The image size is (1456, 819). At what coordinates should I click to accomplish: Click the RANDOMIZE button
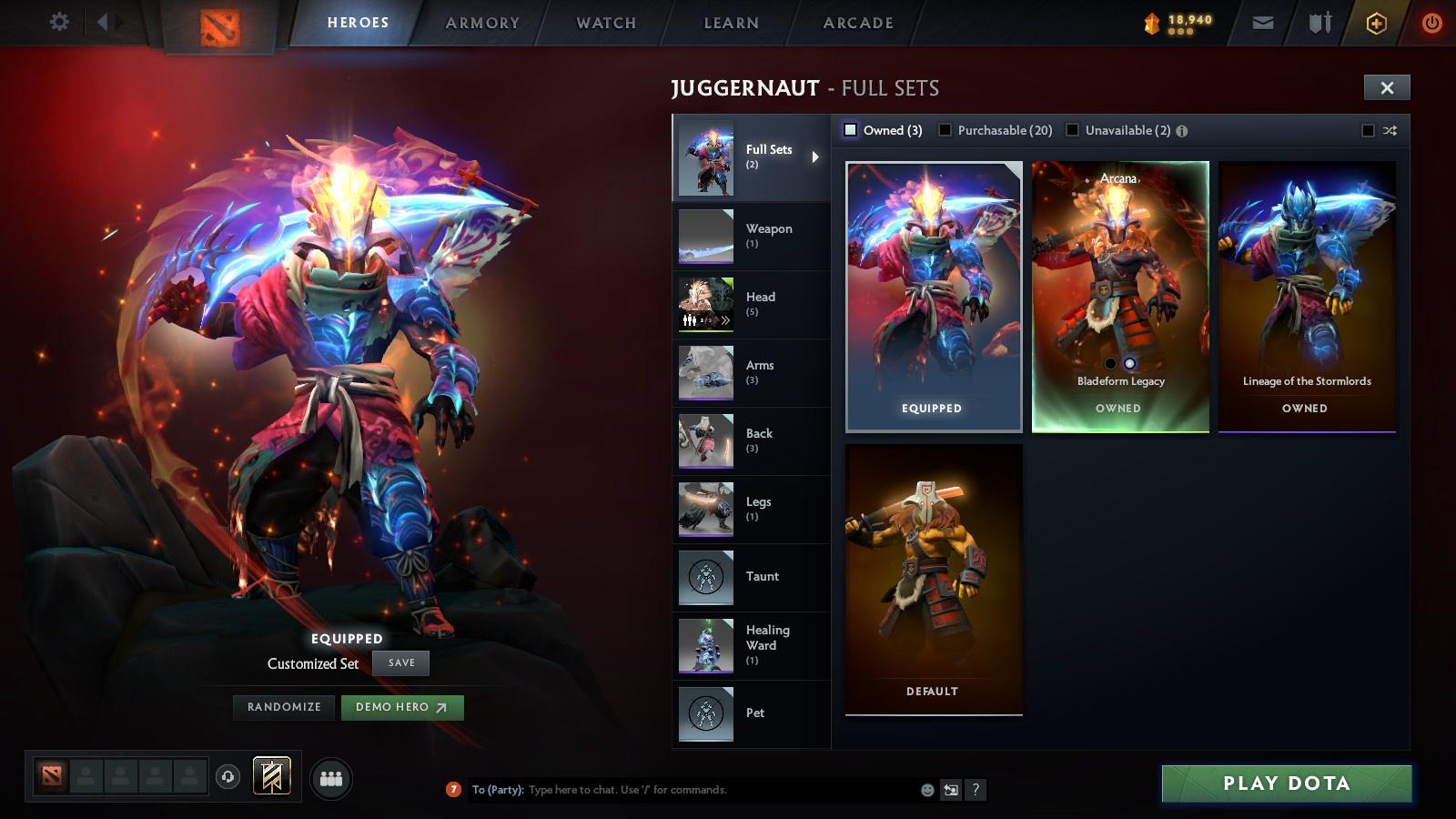[283, 706]
